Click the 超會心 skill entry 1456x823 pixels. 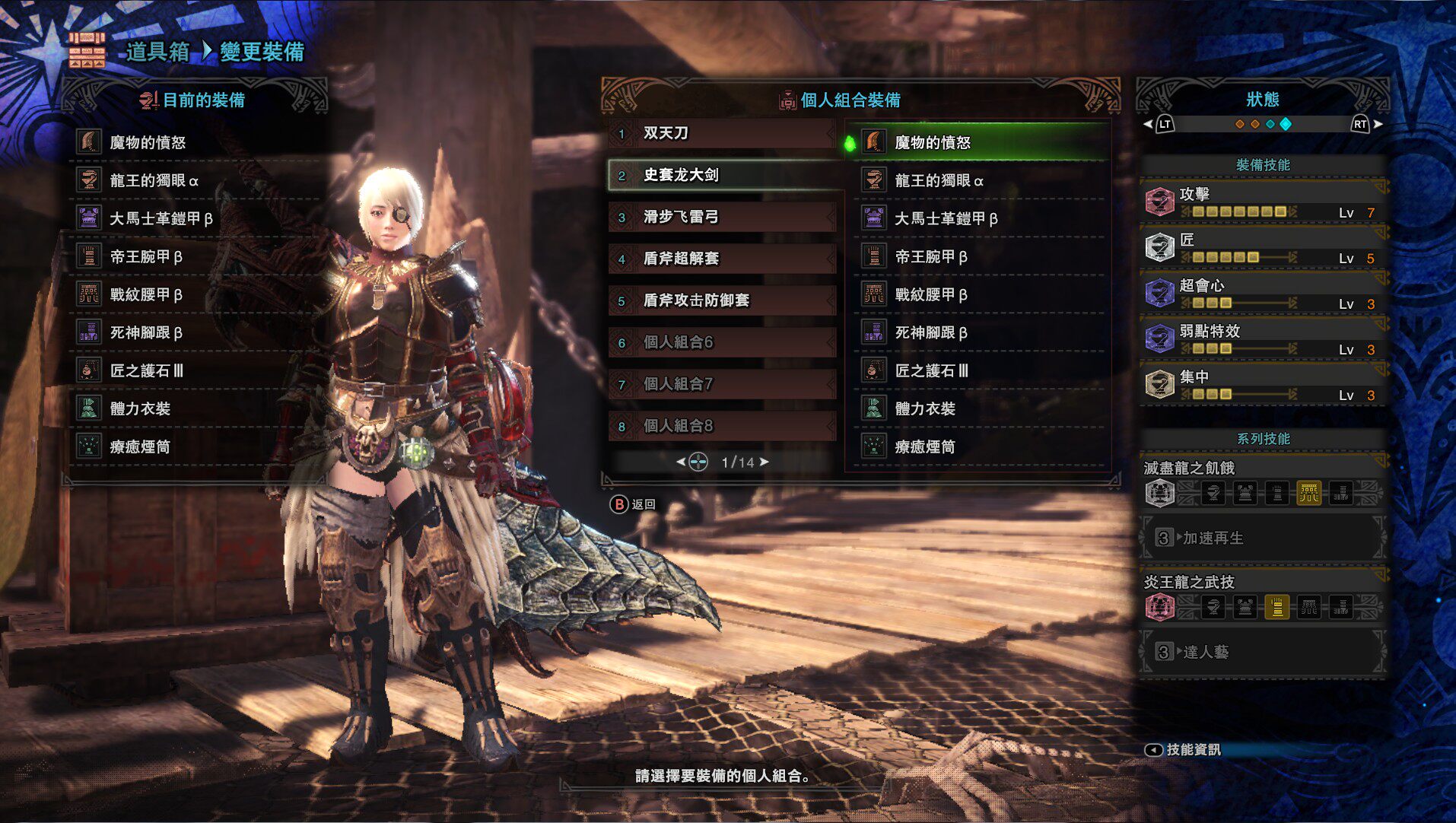point(1263,294)
